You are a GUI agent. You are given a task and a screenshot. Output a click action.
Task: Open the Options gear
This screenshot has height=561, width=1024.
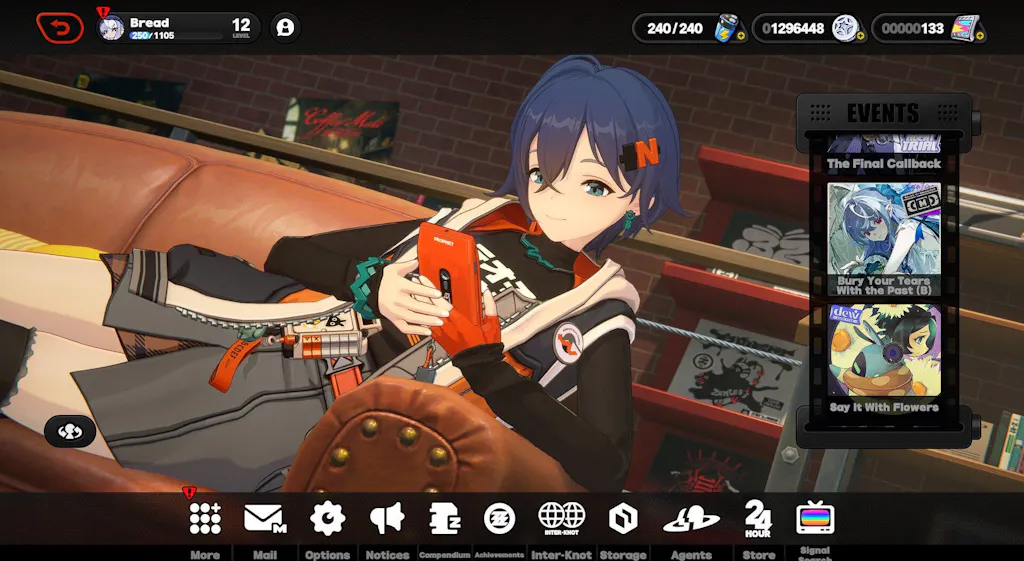coord(327,518)
